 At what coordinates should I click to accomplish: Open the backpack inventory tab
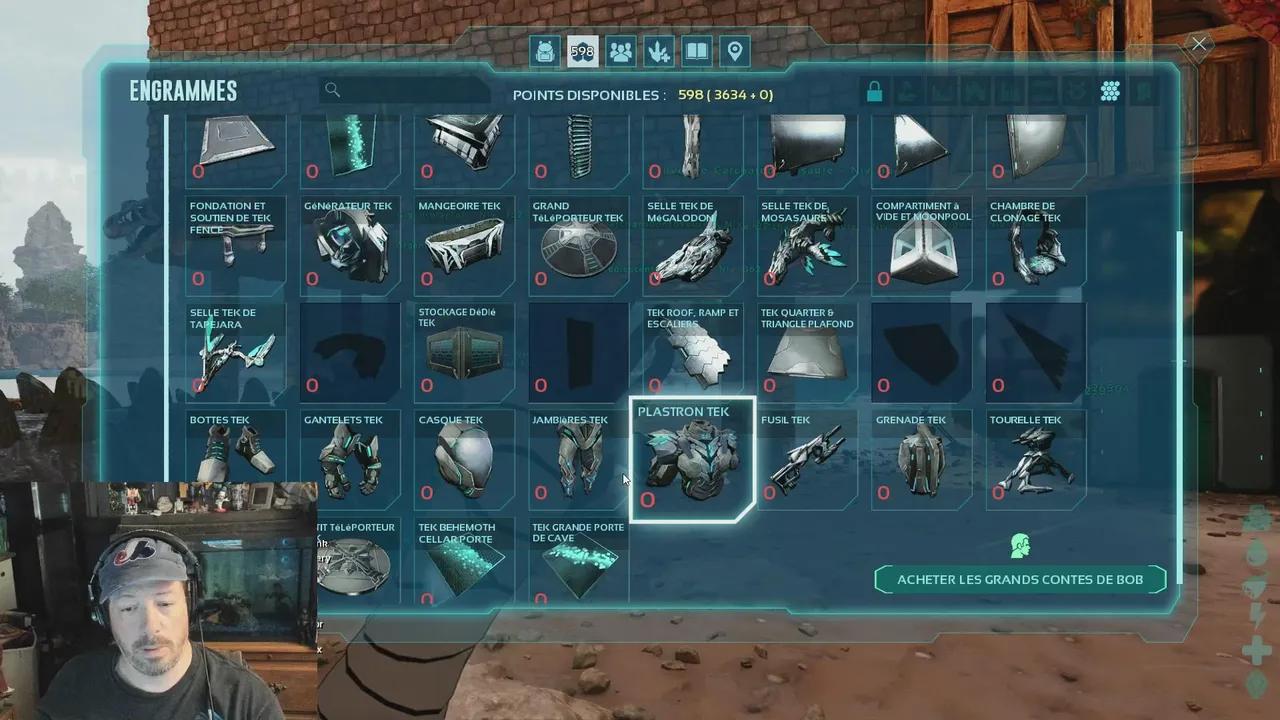(545, 51)
